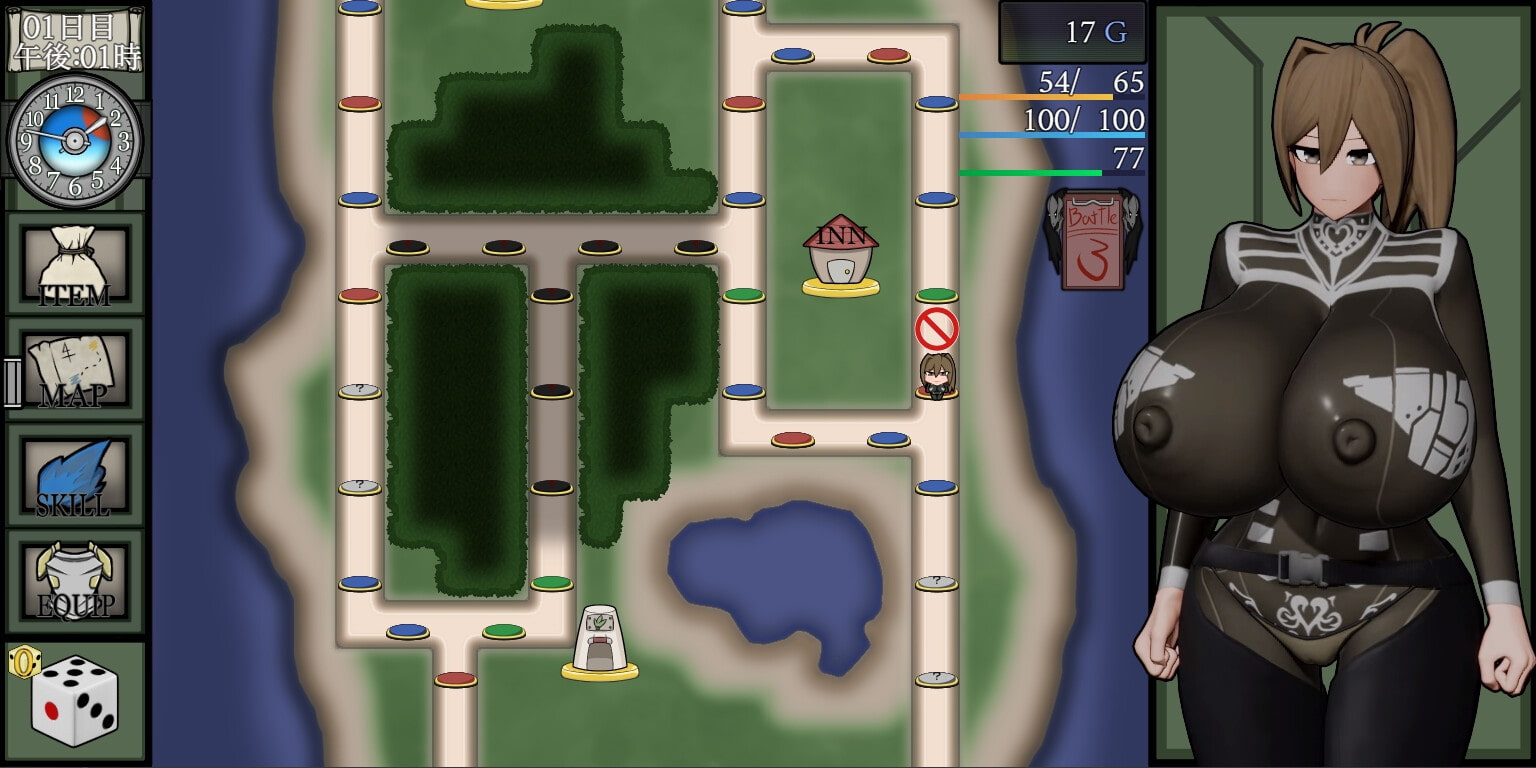1536x768 pixels.
Task: Select the white shrine building tile
Action: pos(600,641)
